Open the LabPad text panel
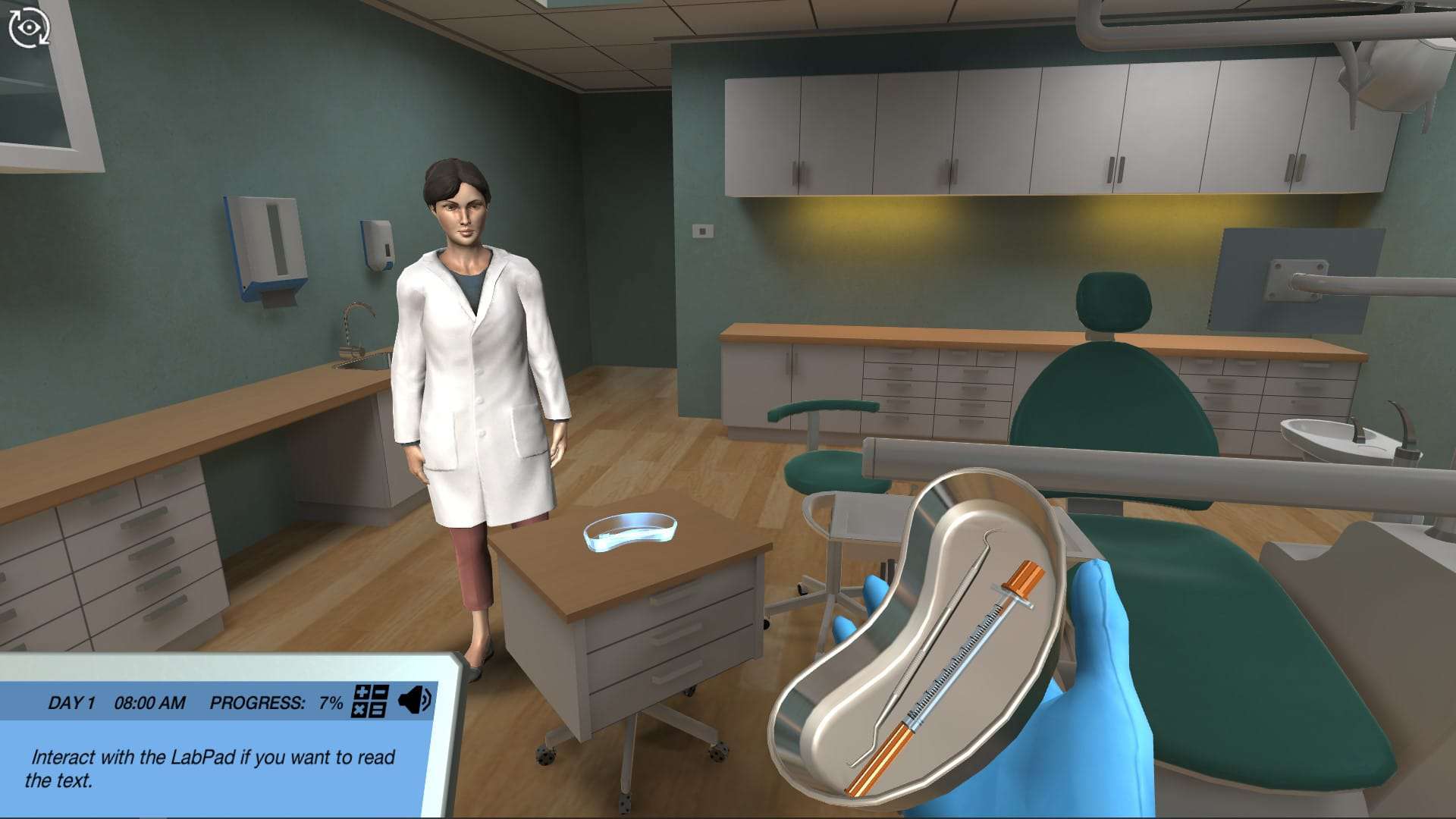 pyautogui.click(x=212, y=767)
